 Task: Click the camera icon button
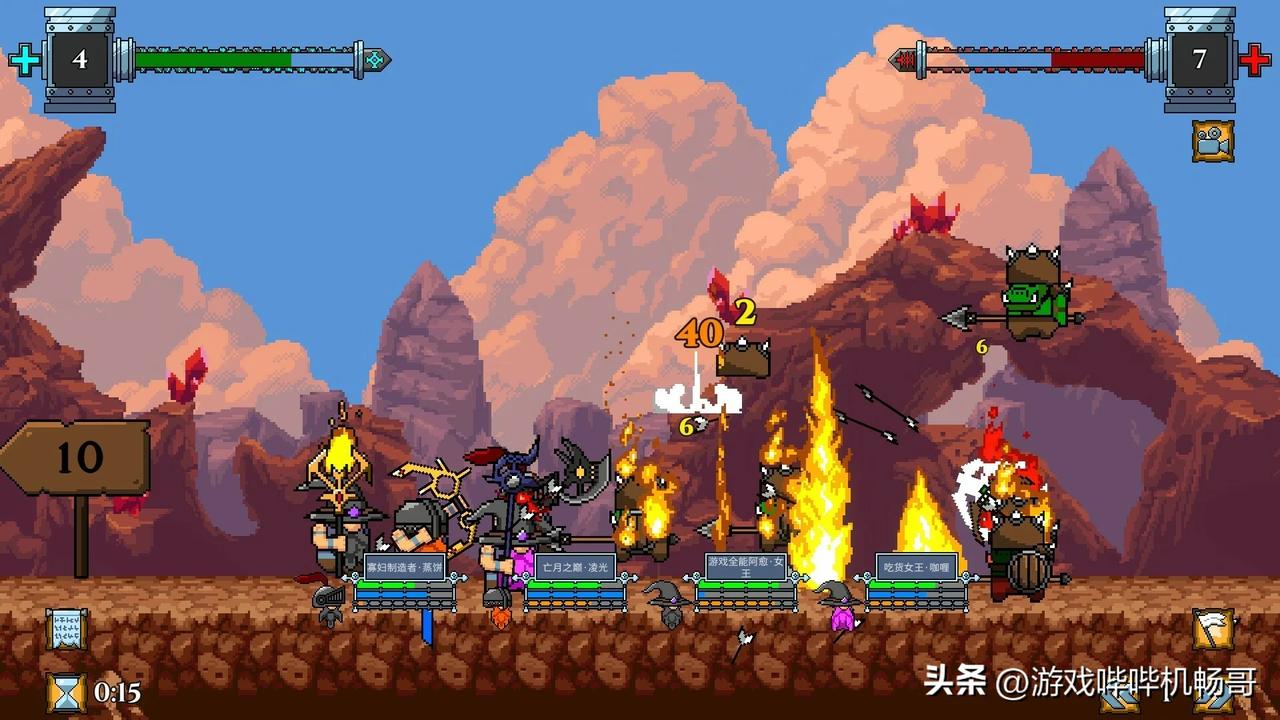[1213, 141]
